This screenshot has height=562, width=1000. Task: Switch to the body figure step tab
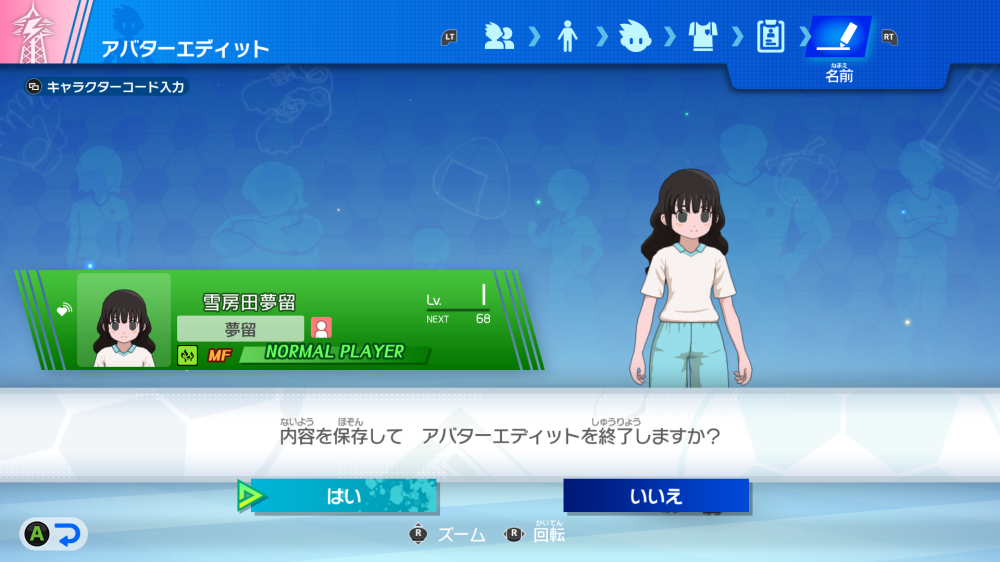click(567, 37)
